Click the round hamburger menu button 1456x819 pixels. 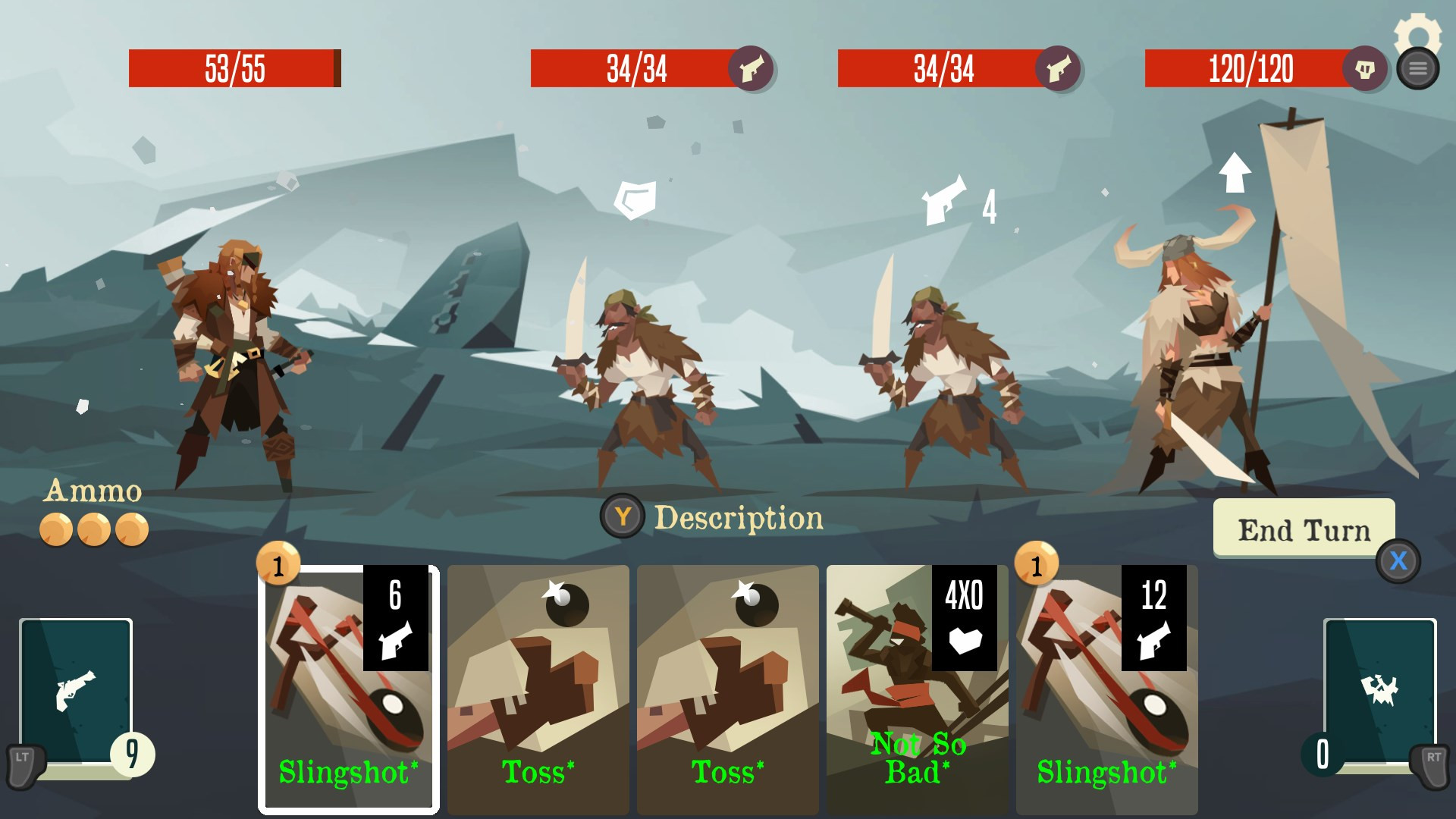(1417, 69)
